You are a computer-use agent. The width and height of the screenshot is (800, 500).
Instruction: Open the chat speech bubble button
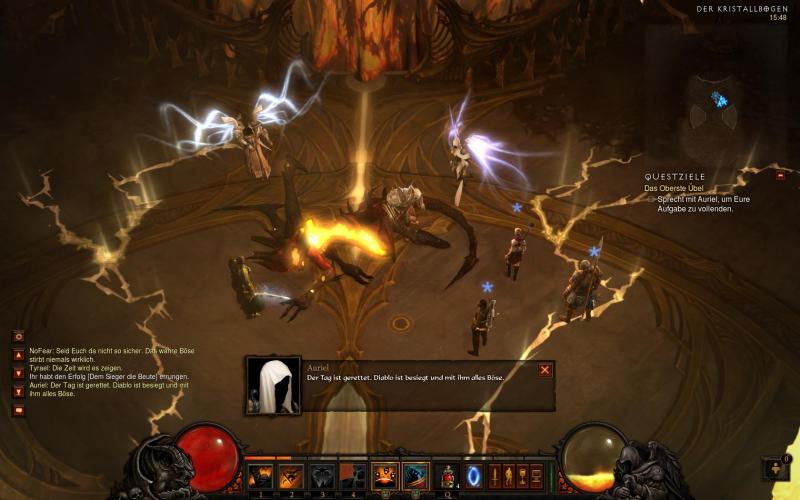pos(18,410)
